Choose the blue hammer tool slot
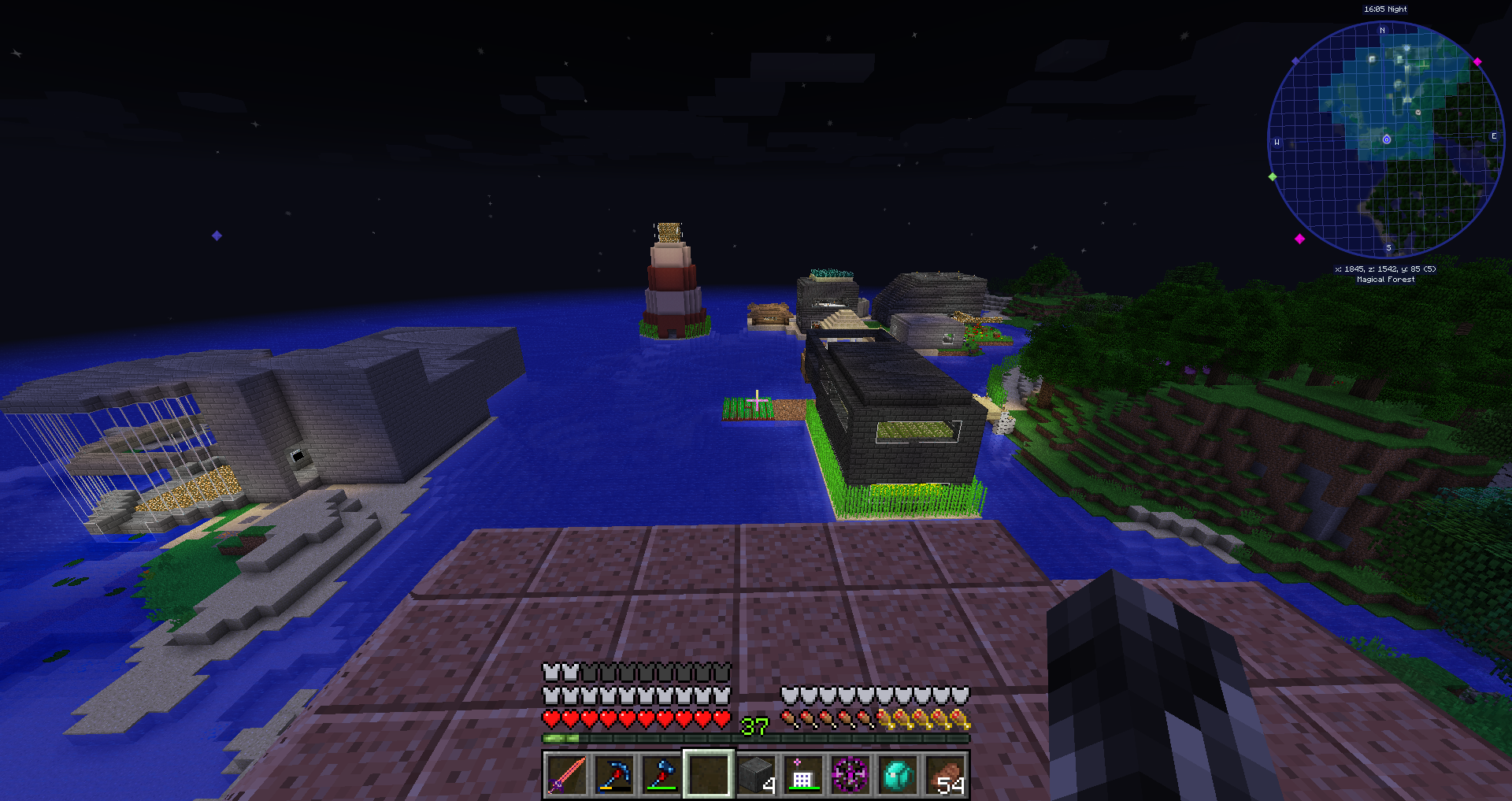This screenshot has height=801, width=1512. pyautogui.click(x=661, y=774)
